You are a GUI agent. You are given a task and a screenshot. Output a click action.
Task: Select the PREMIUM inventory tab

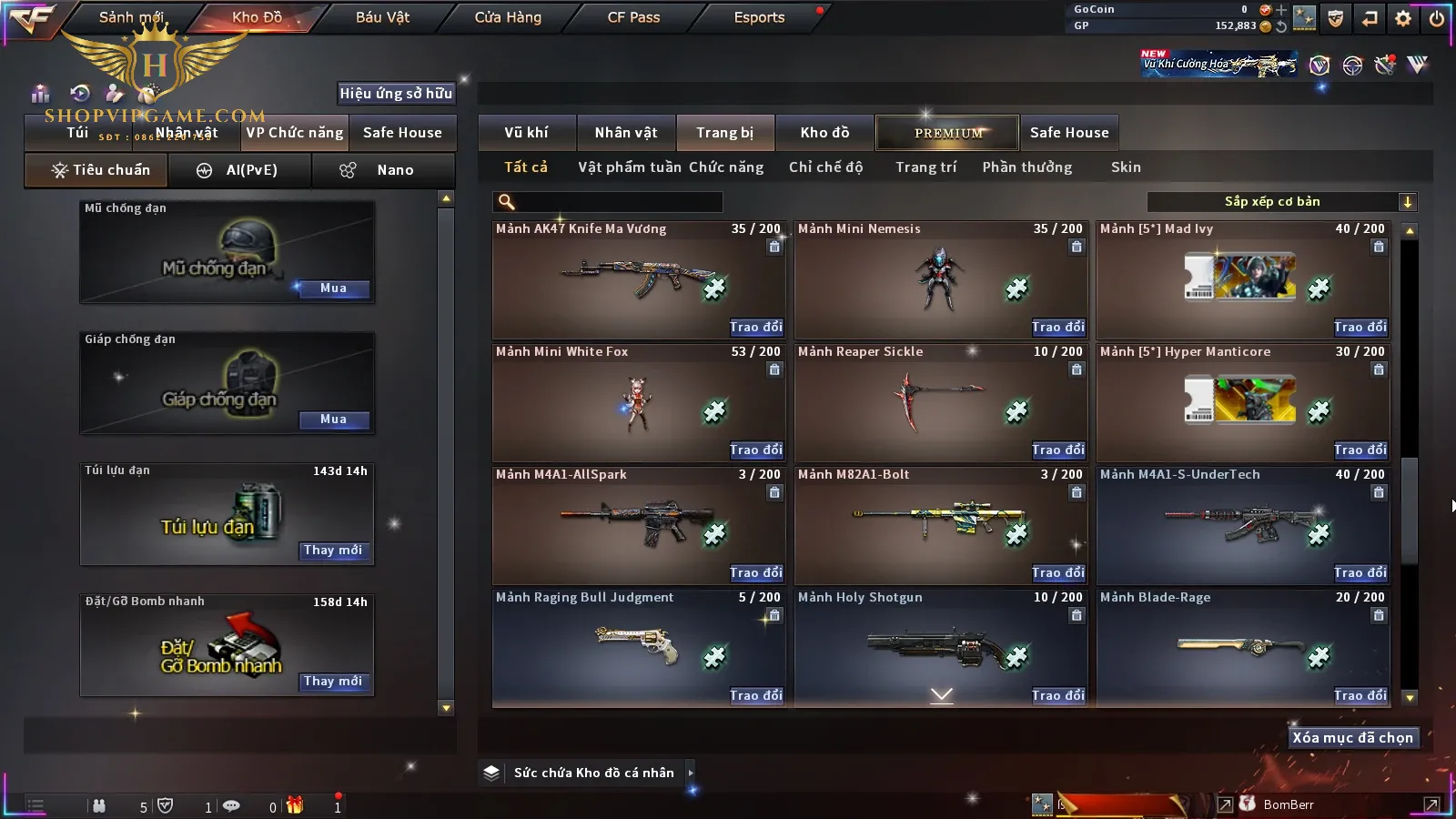tap(948, 133)
